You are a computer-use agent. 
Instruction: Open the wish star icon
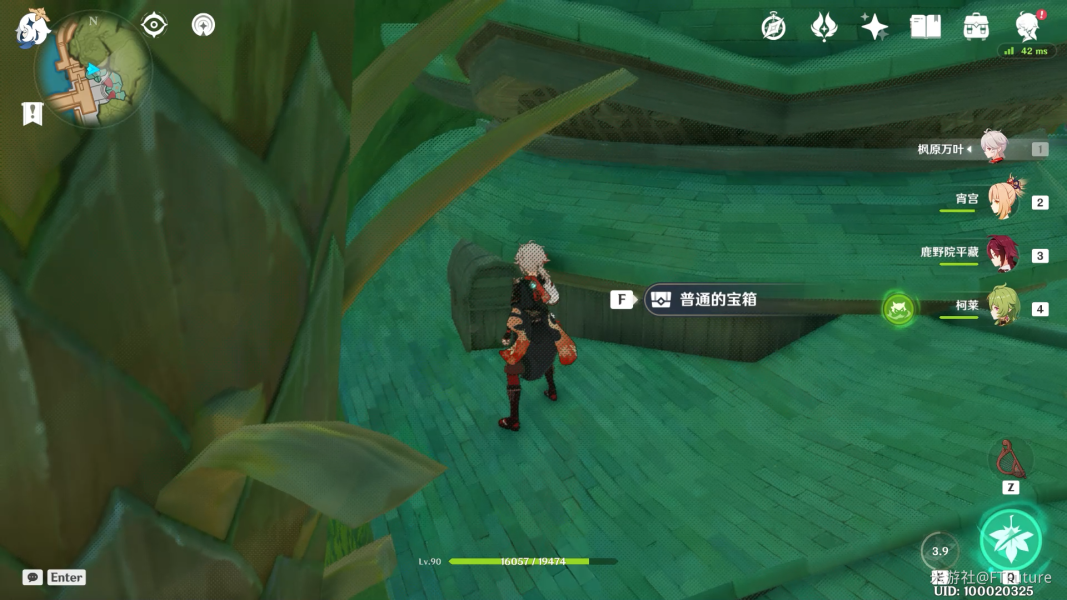tap(874, 27)
